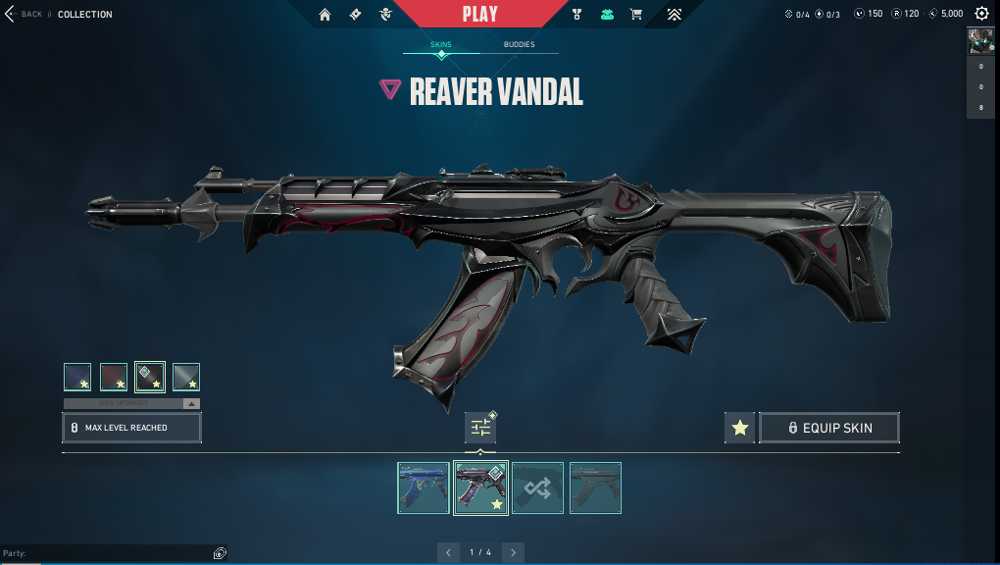Click the Max Level Reached button
1000x565 pixels.
[x=132, y=428]
